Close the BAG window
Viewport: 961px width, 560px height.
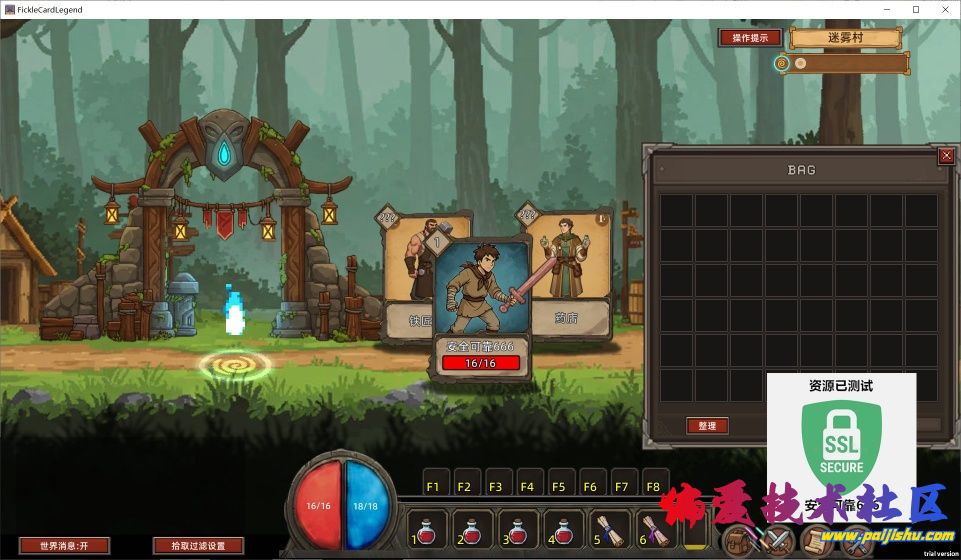coord(946,156)
